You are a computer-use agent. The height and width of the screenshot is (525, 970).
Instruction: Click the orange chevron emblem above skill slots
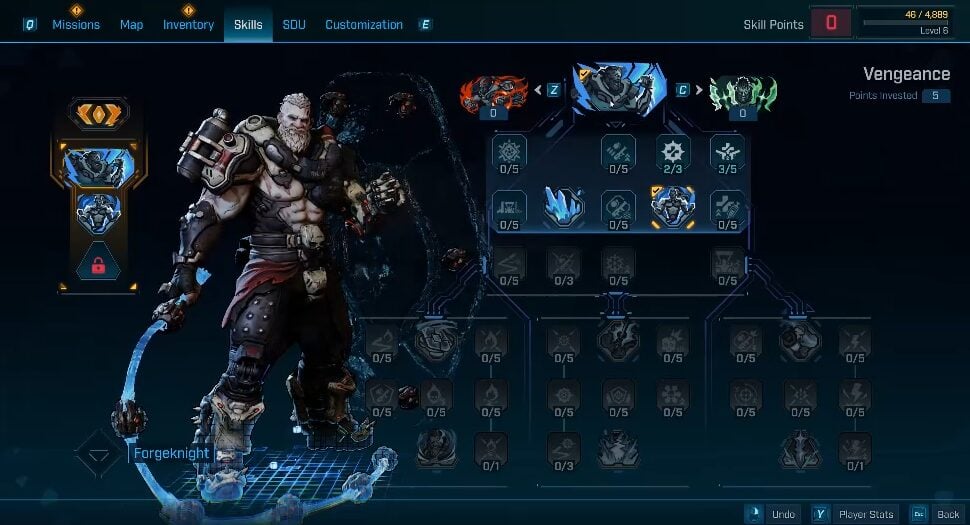99,113
